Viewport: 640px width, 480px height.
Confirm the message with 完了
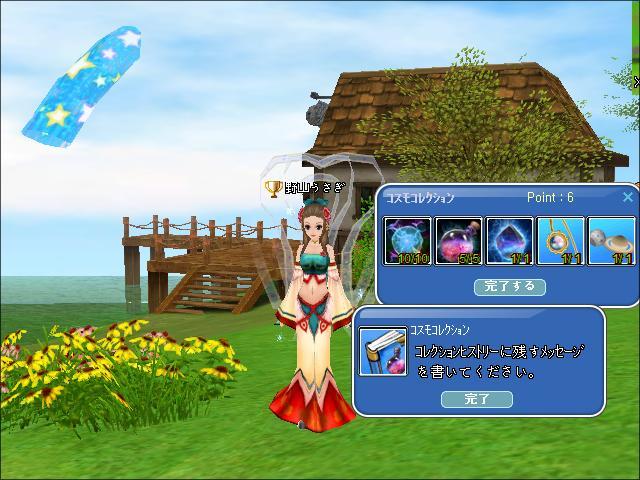click(477, 399)
